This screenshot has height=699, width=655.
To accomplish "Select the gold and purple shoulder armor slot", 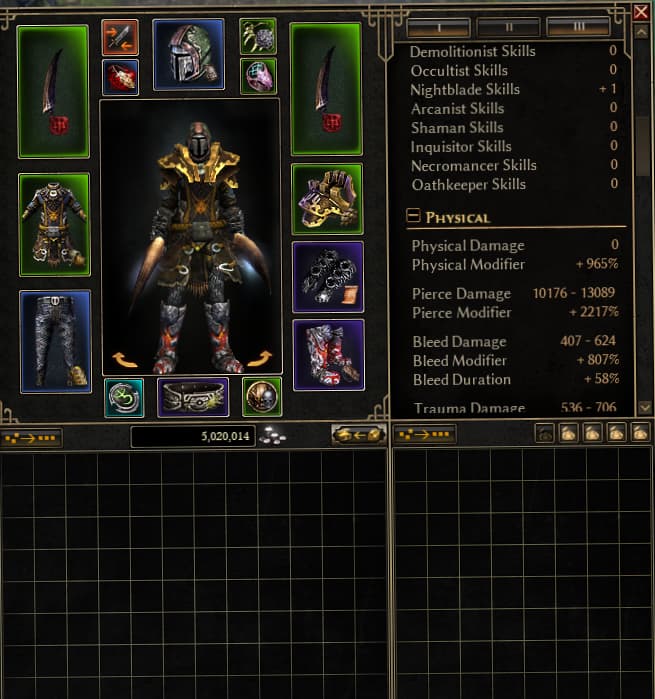I will pyautogui.click(x=327, y=199).
